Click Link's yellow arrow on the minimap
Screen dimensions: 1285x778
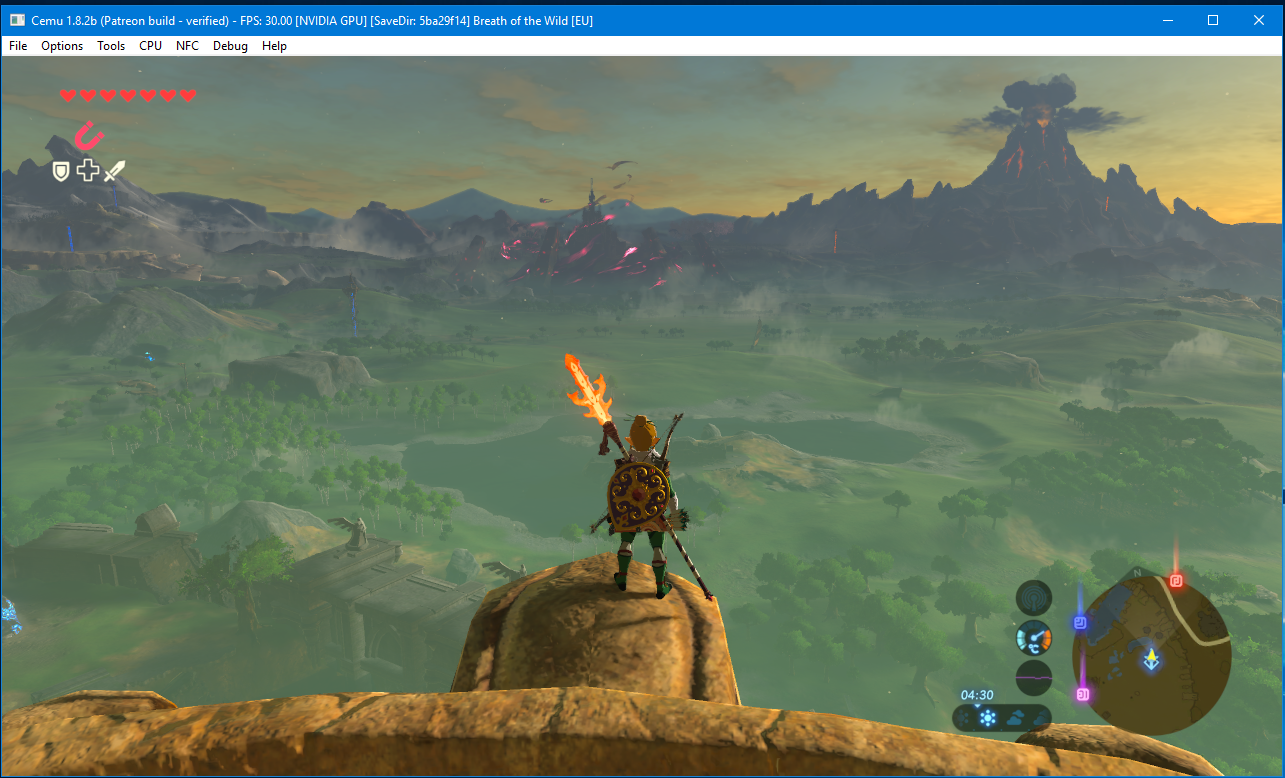1152,658
